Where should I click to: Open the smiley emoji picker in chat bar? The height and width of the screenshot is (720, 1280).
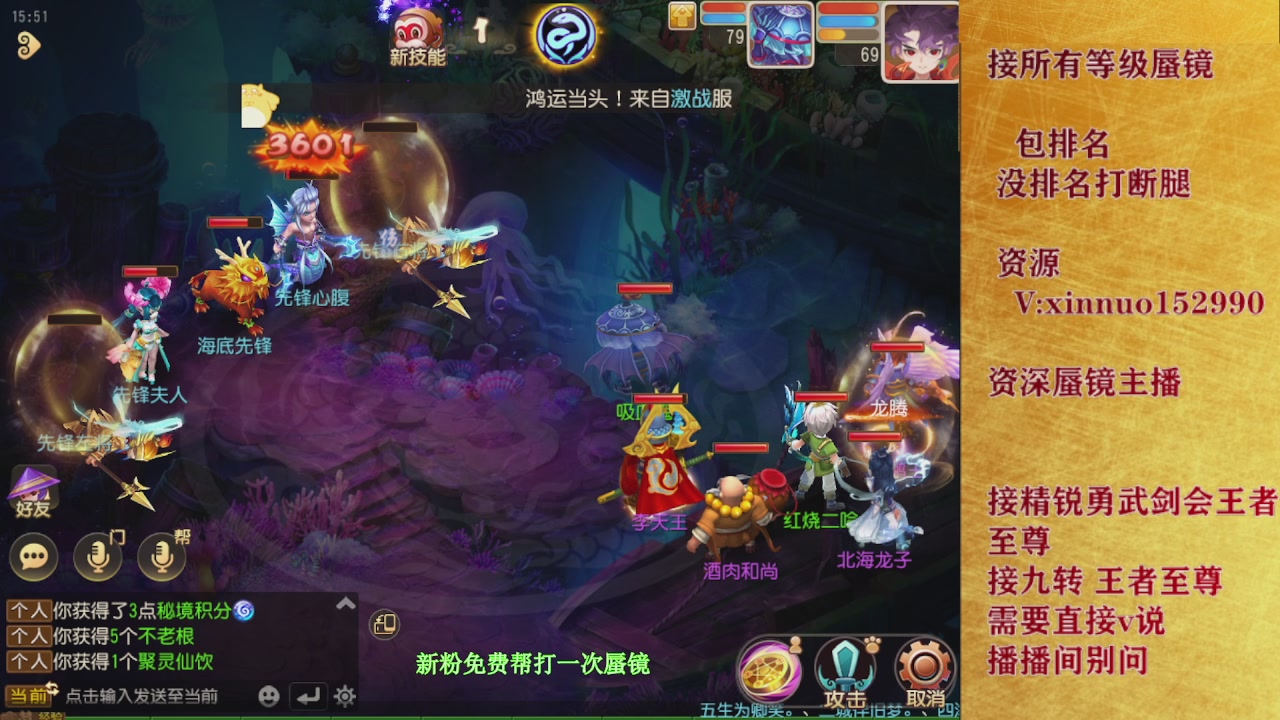click(x=269, y=695)
